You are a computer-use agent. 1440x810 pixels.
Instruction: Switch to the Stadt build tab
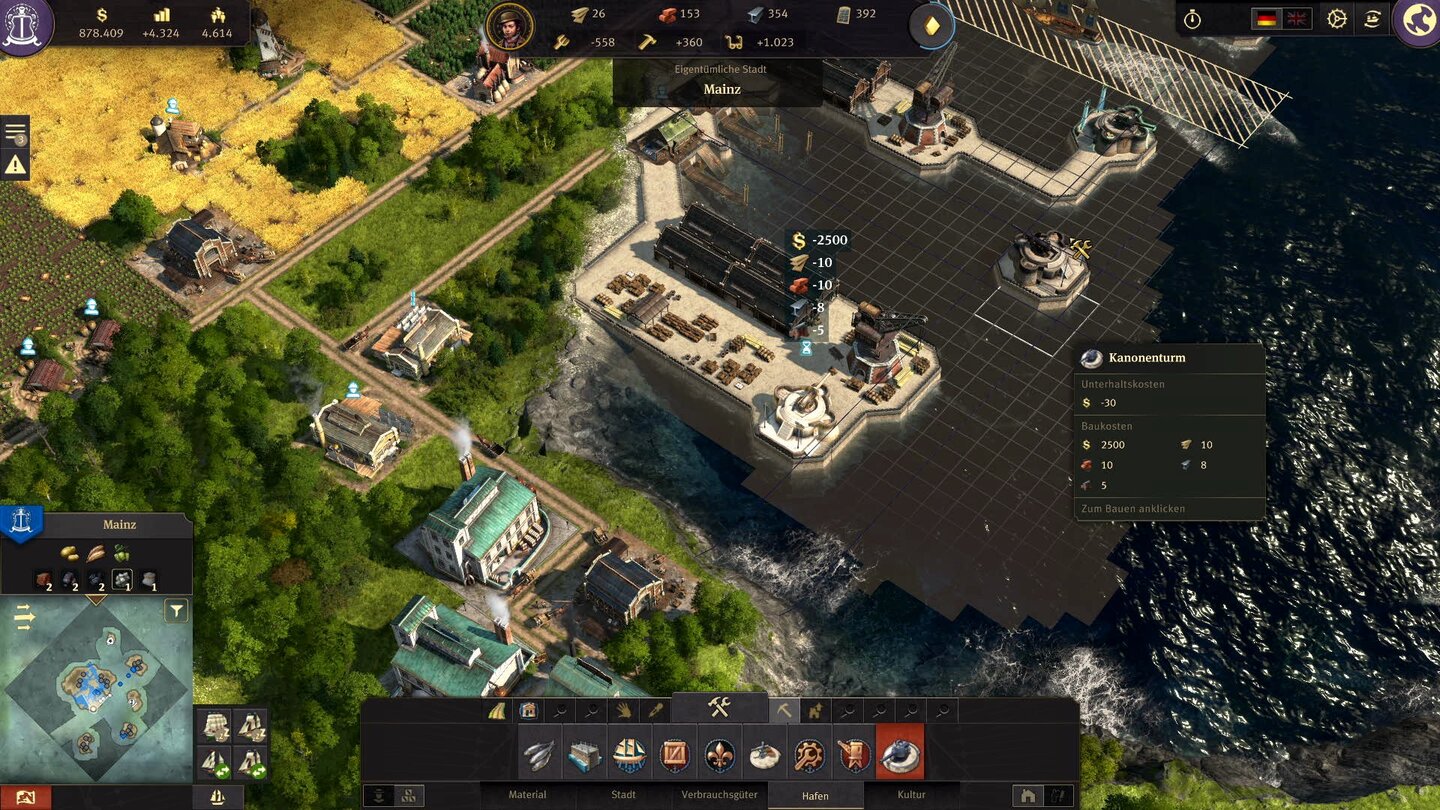tap(622, 794)
